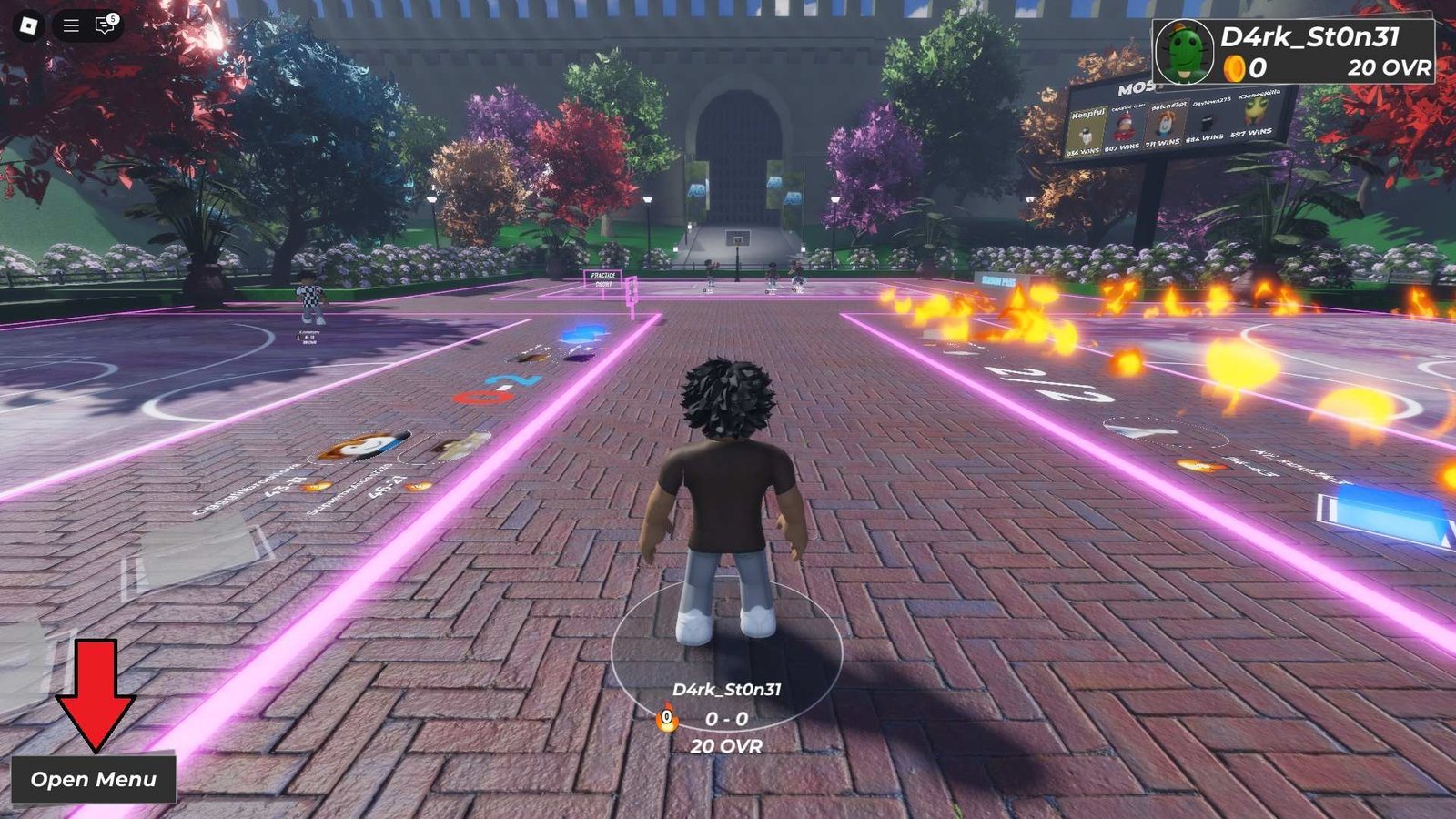
Task: Open the hamburger list menu
Action: pyautogui.click(x=71, y=25)
